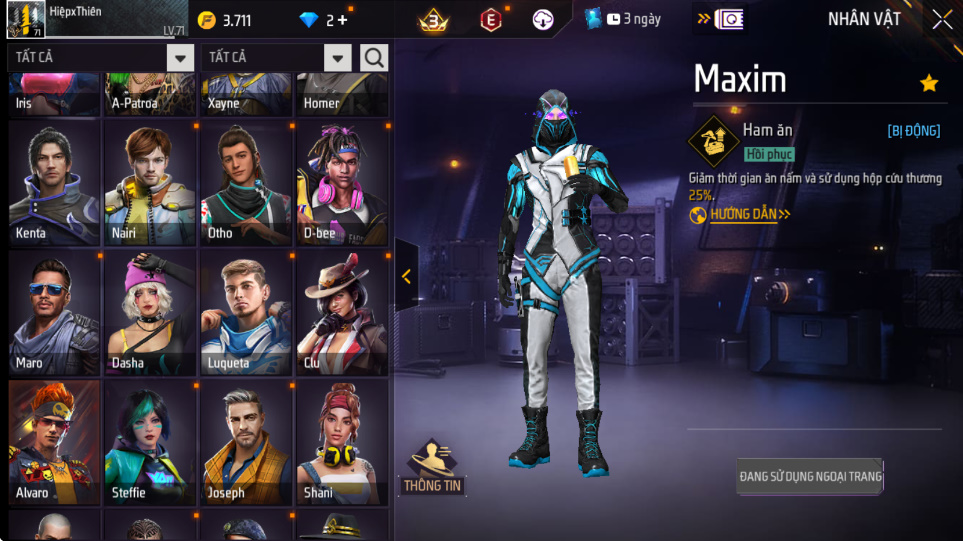Select Kenta character card

click(54, 184)
